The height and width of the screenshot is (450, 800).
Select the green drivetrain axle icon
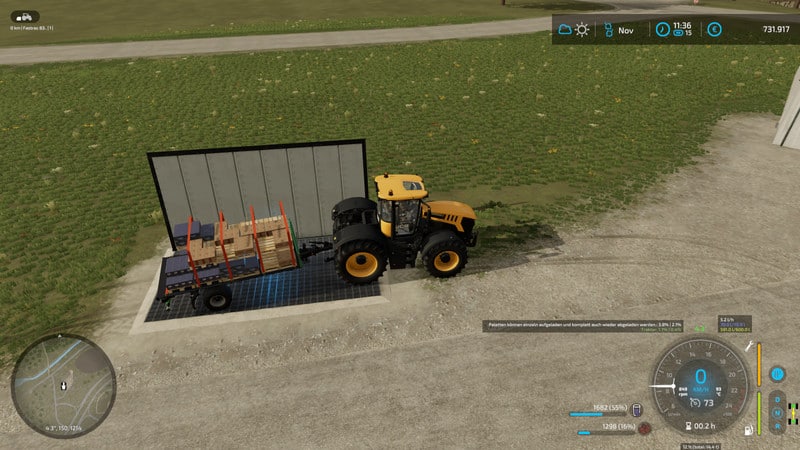(793, 411)
